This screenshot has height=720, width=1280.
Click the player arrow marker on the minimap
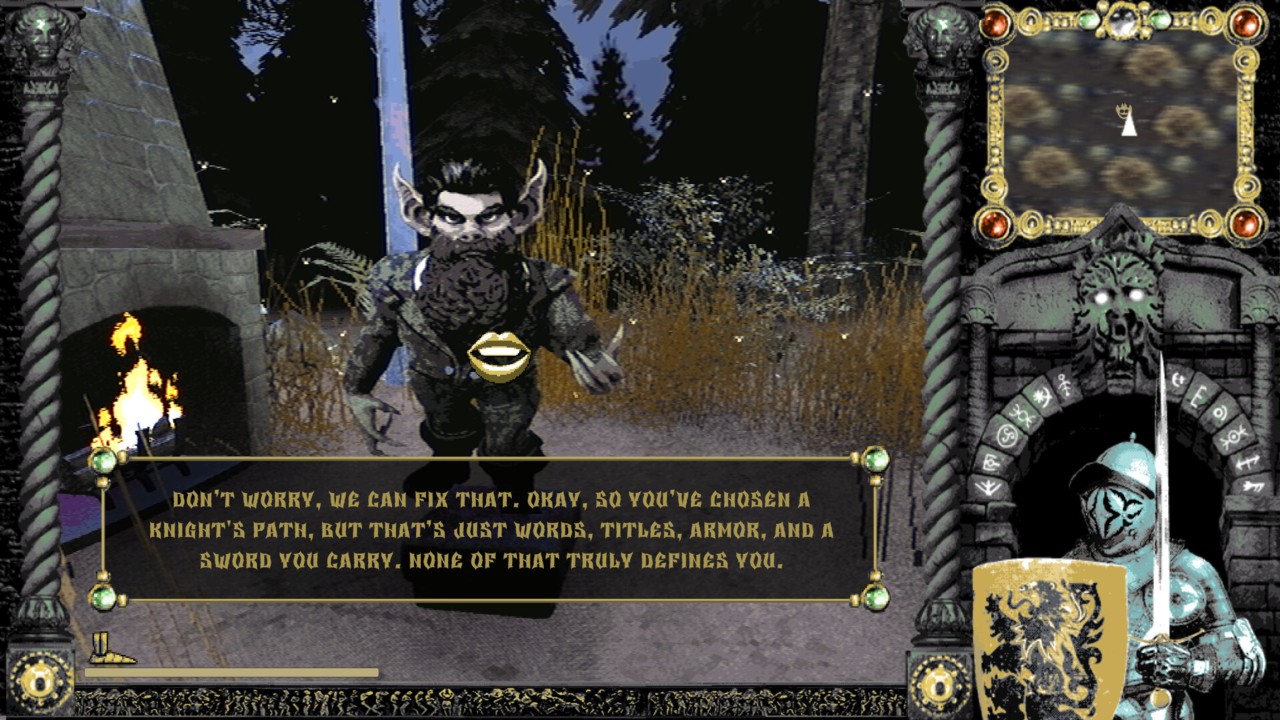1127,122
